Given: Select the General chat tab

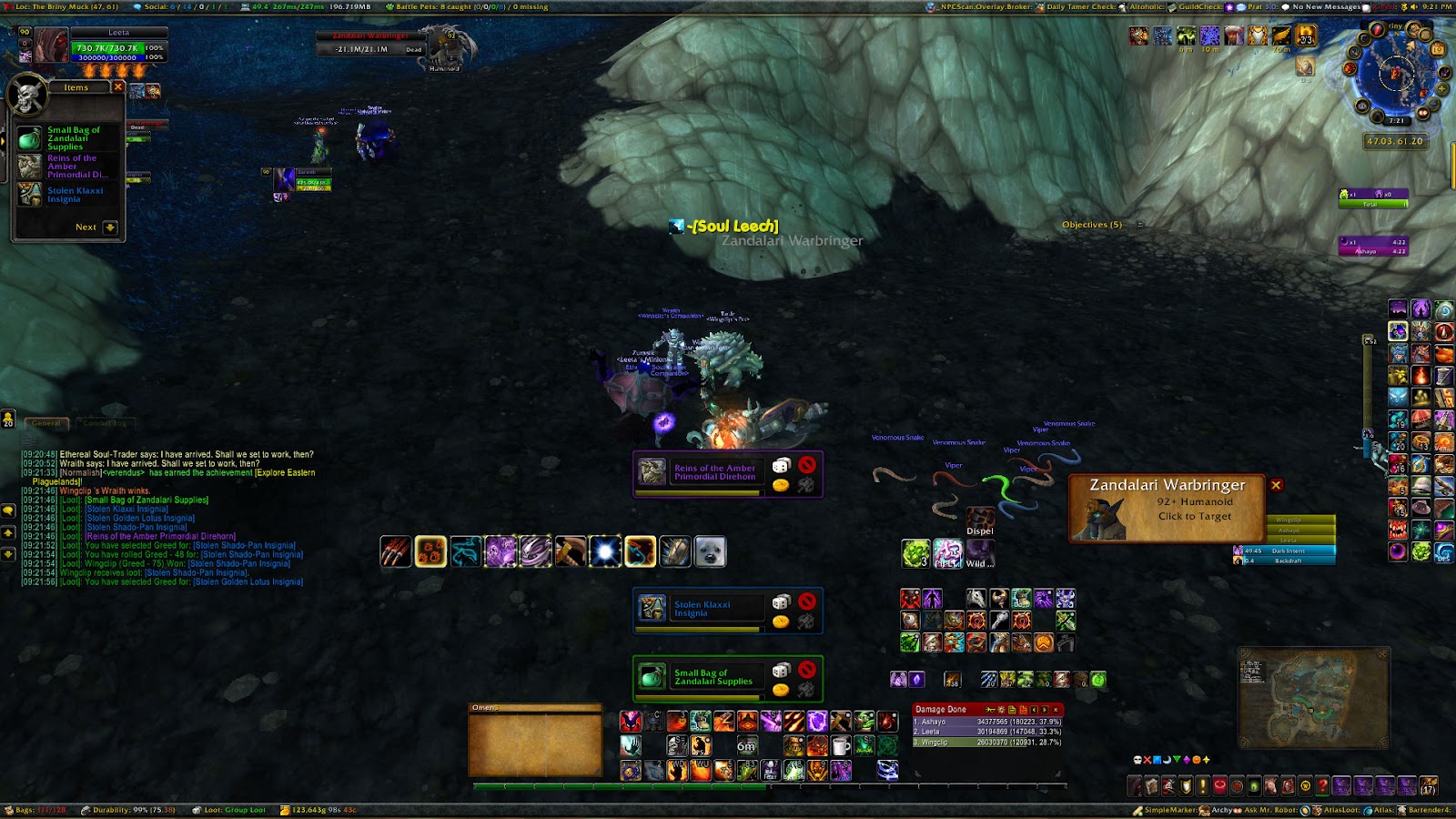Looking at the screenshot, I should click(46, 423).
